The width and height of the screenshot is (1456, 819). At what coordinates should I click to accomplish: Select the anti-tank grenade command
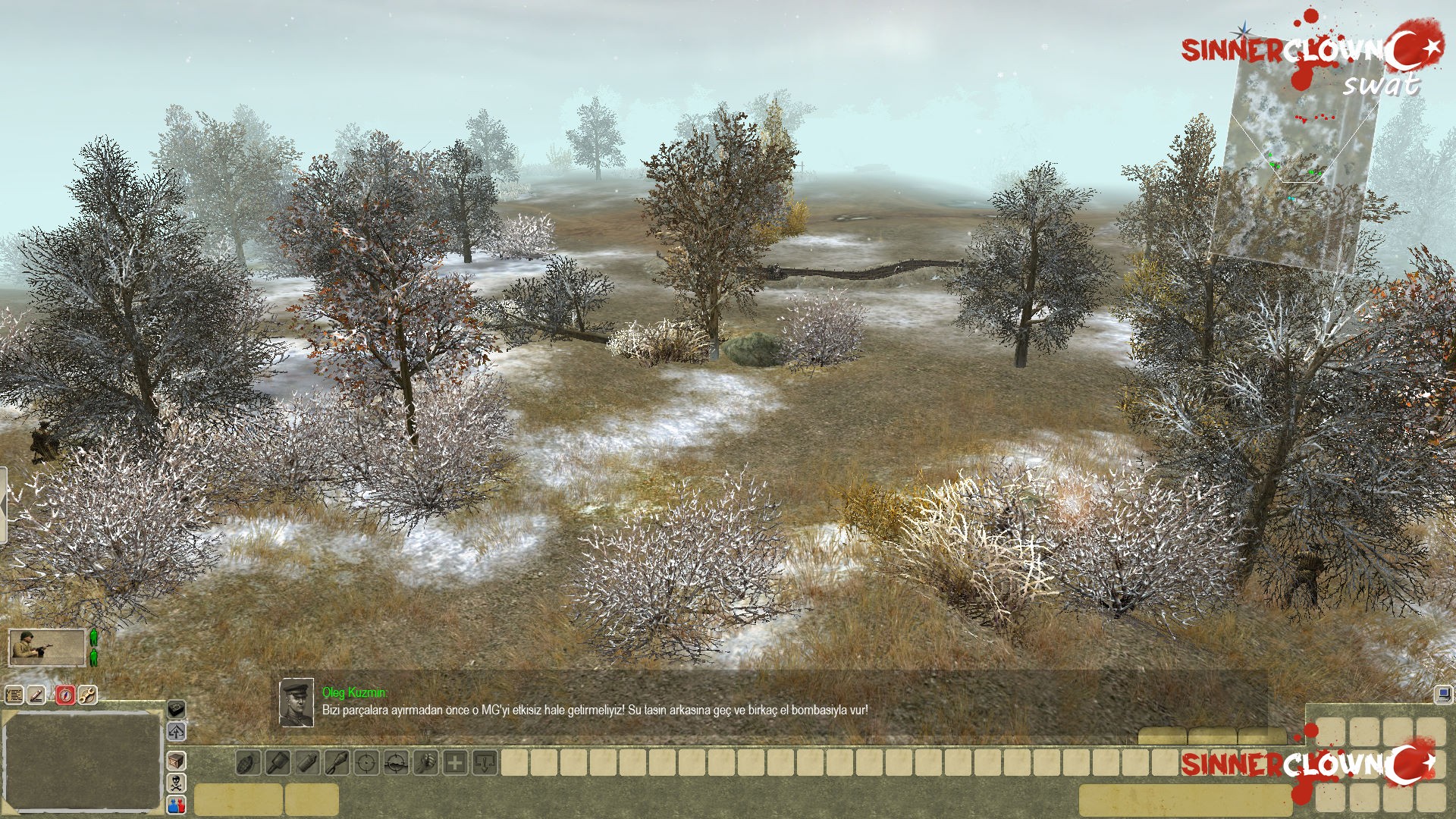(278, 763)
